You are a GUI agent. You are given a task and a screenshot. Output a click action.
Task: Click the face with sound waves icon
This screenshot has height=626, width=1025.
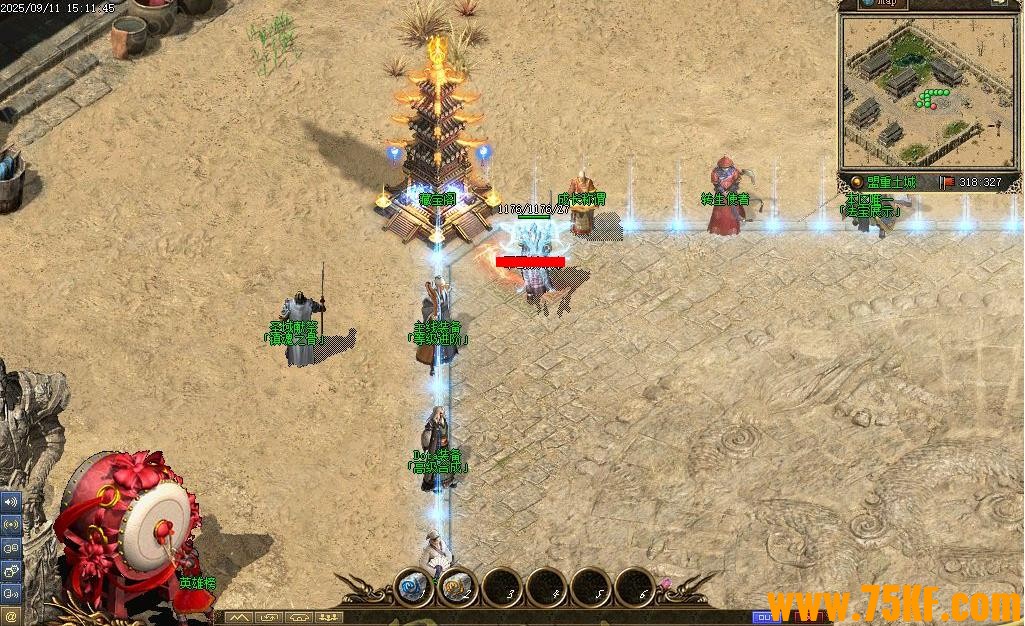coord(10,593)
